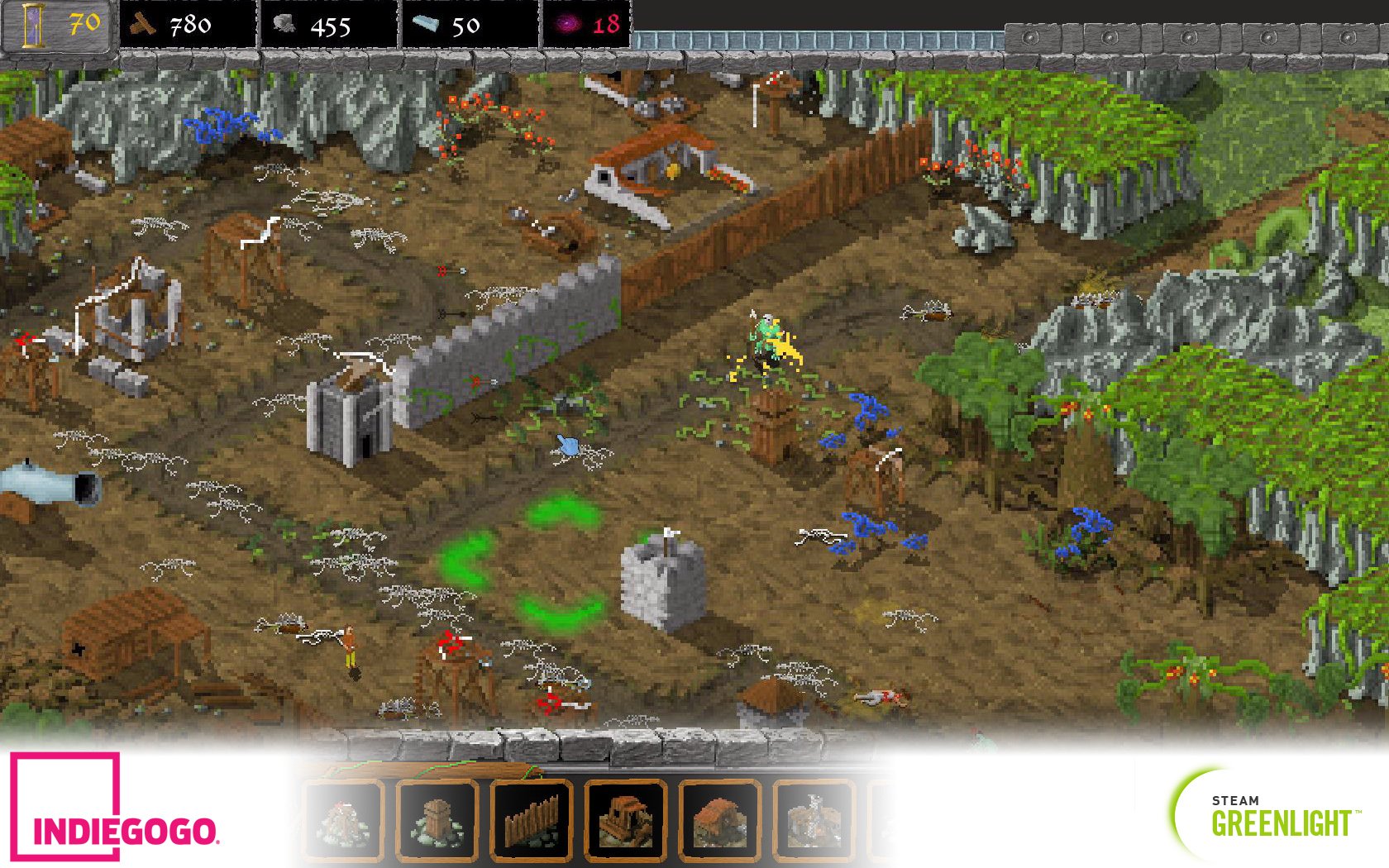Choose the faded workshop build icon with chimney
This screenshot has width=1389, height=868.
(x=814, y=821)
